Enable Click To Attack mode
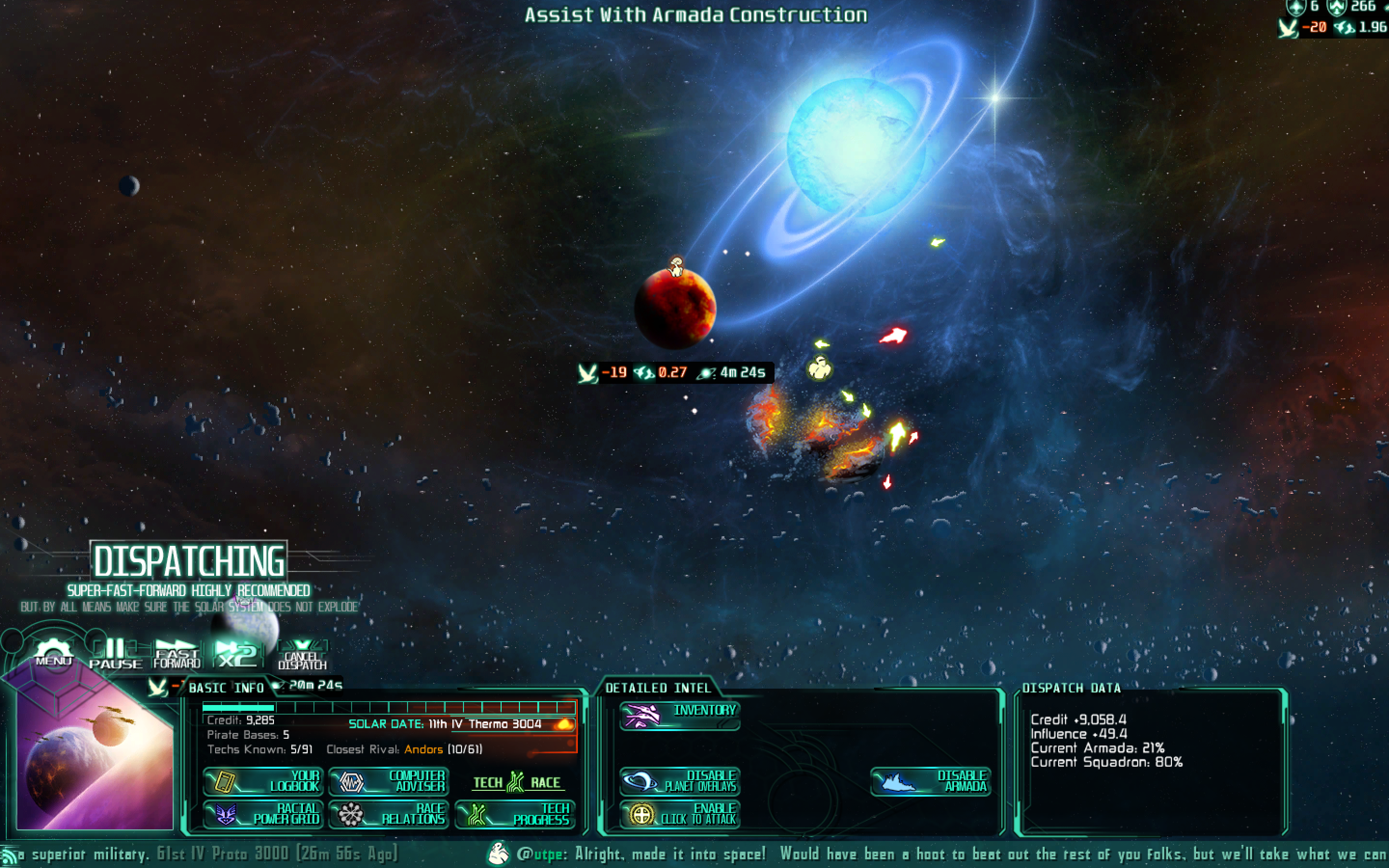The width and height of the screenshot is (1389, 868). [680, 814]
